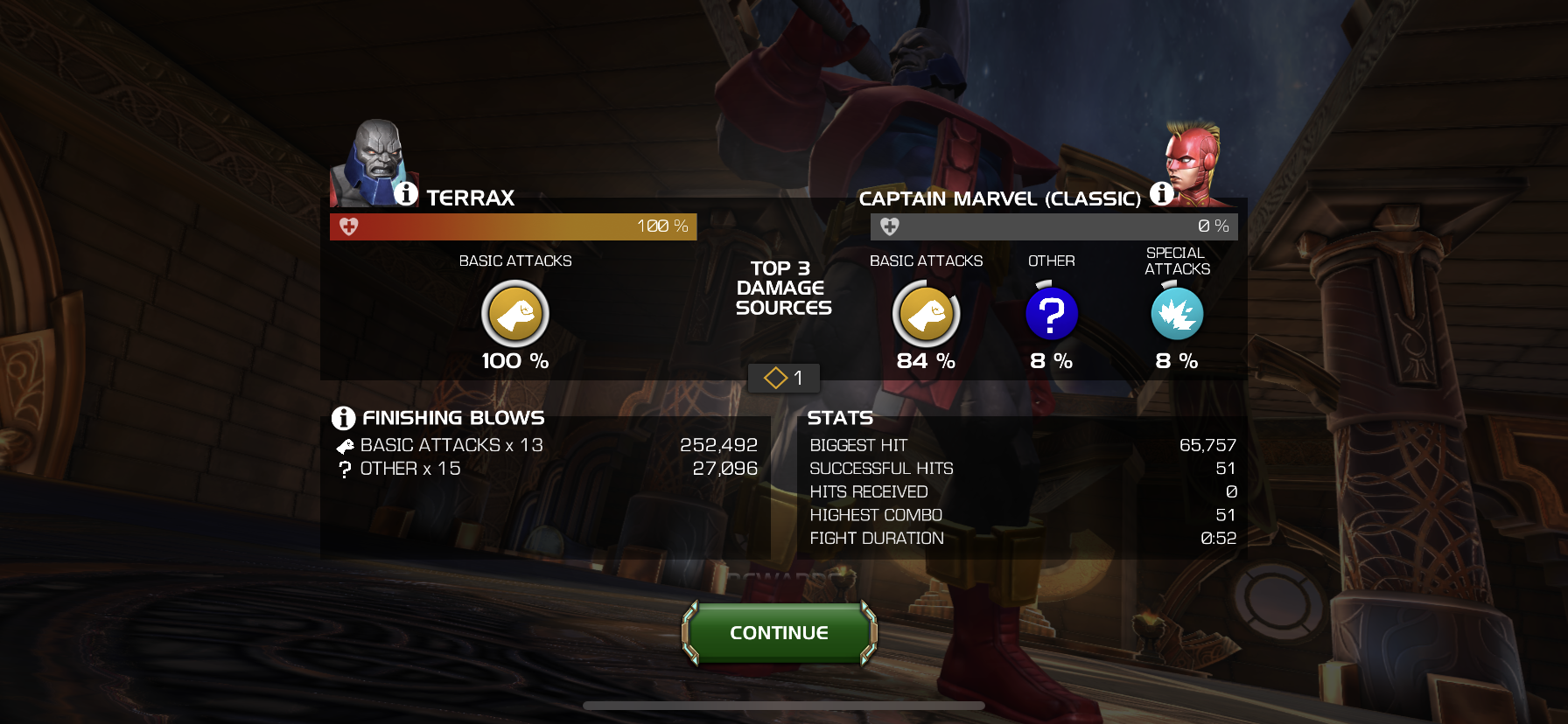Open Terrax's info icon
Image resolution: width=1568 pixels, height=724 pixels.
pos(406,193)
